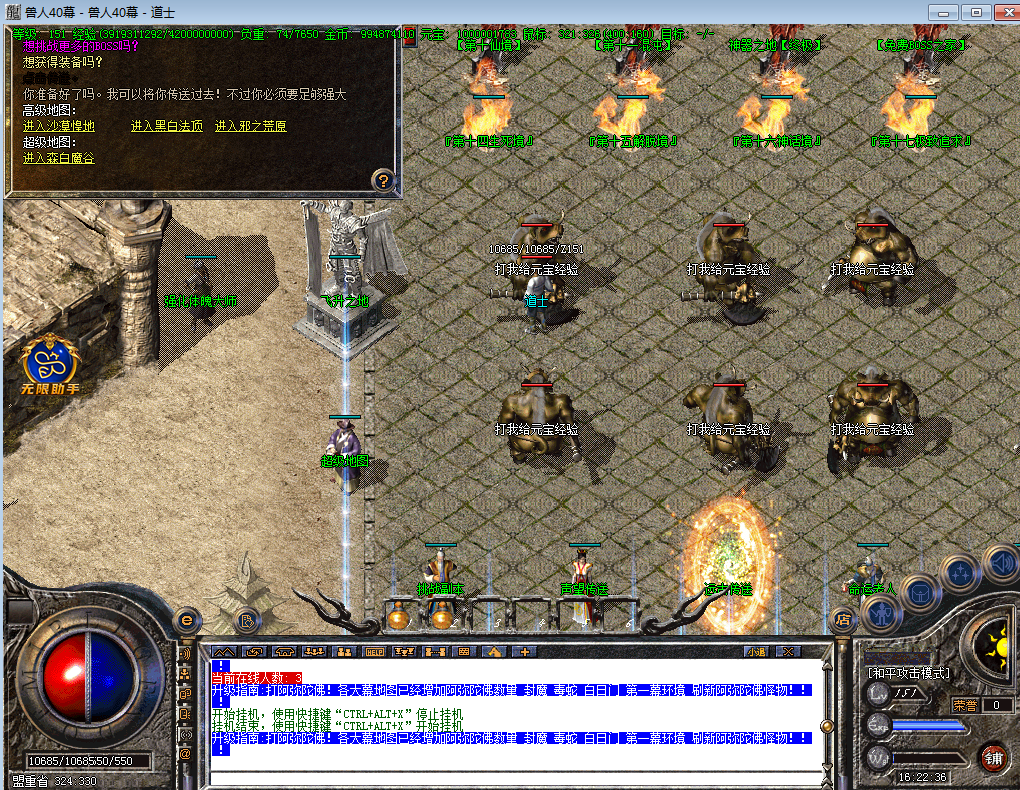Open the question mark help button

tap(384, 181)
